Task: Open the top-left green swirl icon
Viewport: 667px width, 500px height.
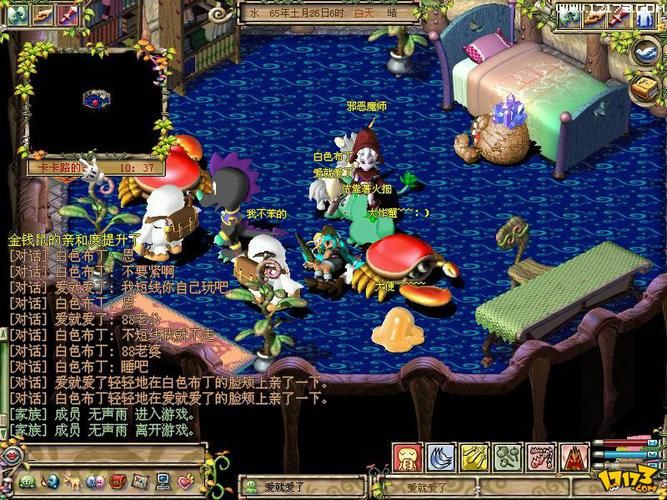Action: pyautogui.click(x=17, y=14)
